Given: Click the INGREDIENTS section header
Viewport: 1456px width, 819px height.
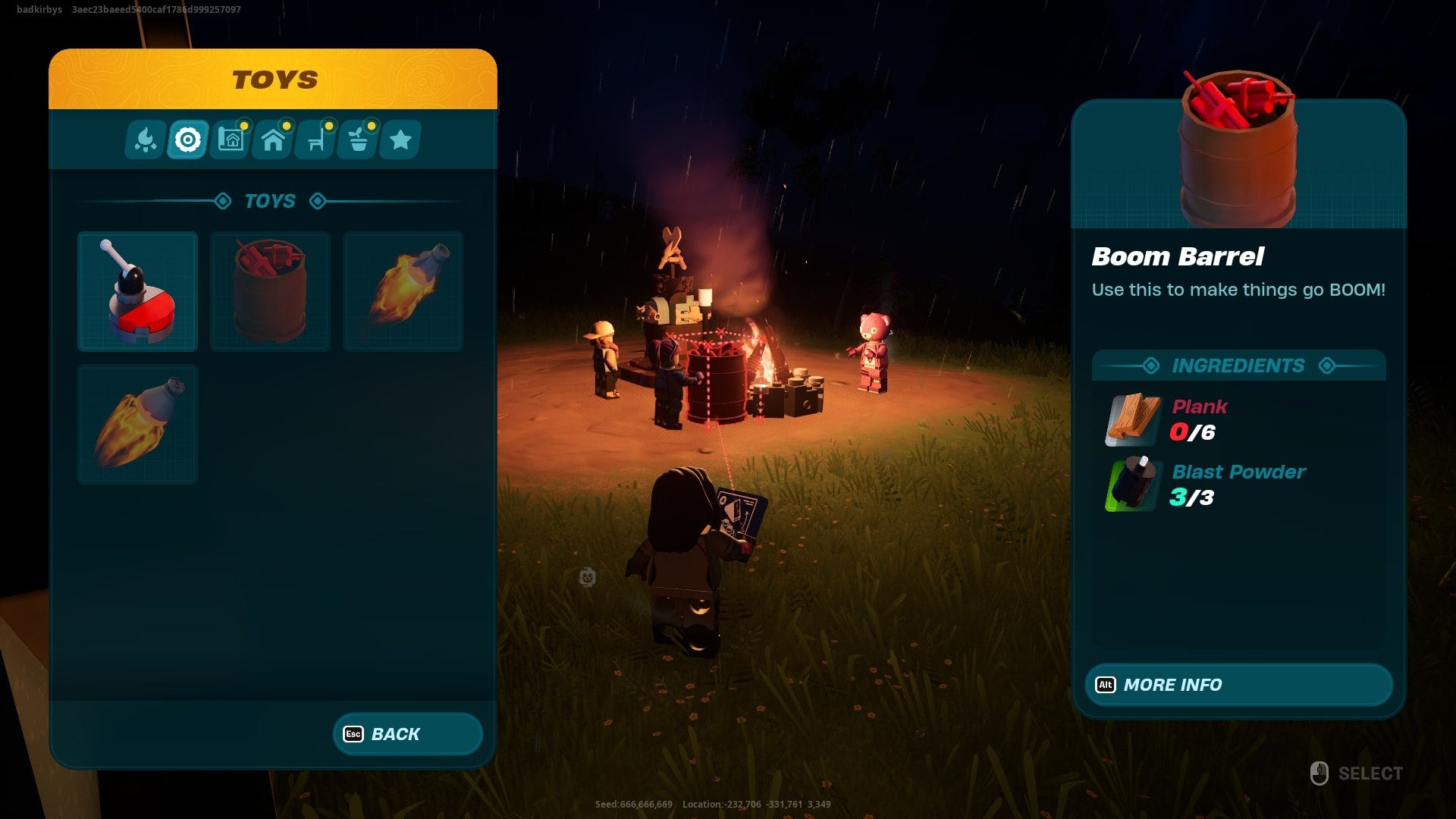Looking at the screenshot, I should 1238,365.
